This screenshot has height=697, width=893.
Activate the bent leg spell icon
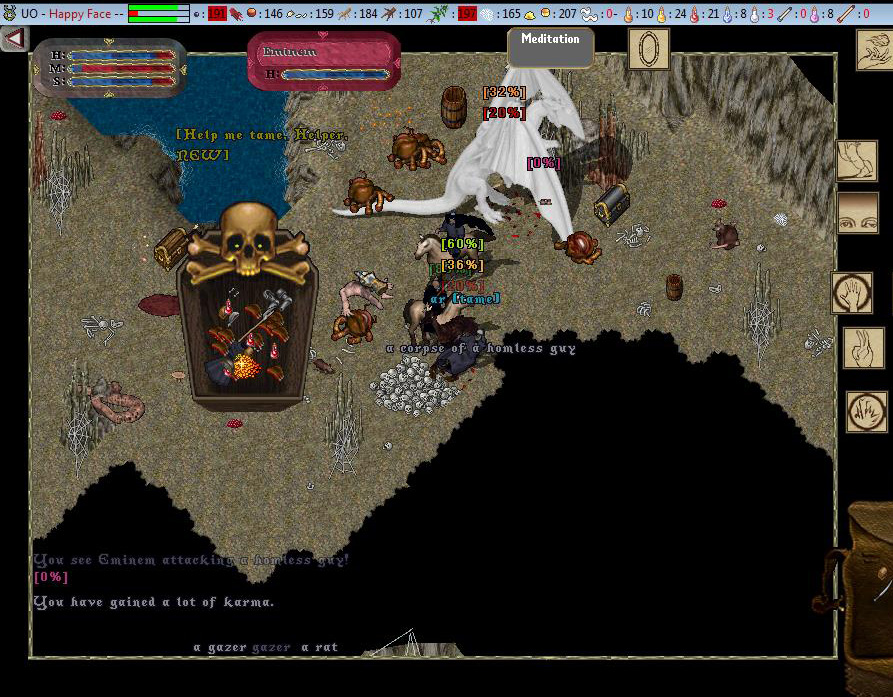pyautogui.click(x=856, y=161)
